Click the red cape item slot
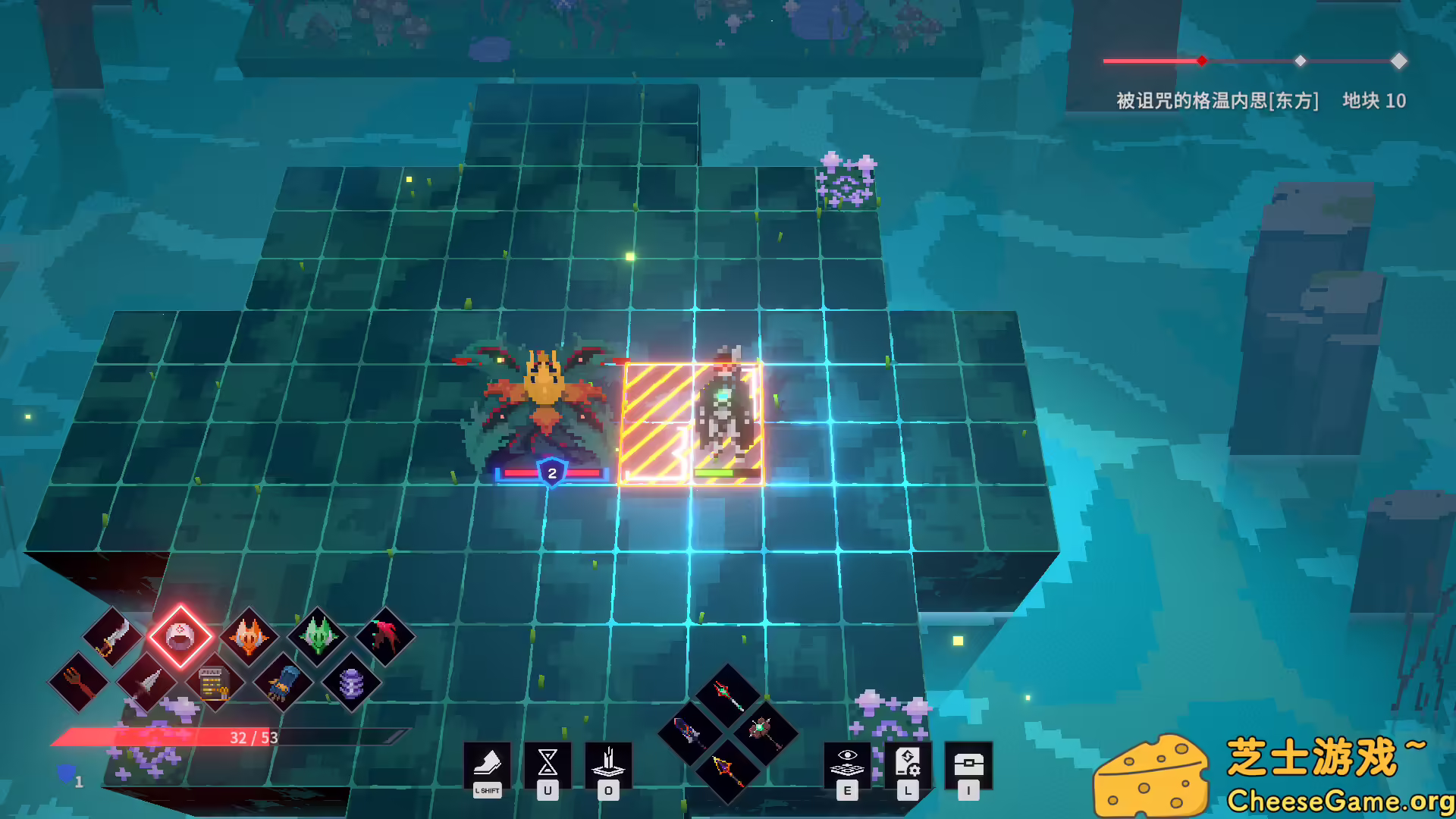 (385, 635)
